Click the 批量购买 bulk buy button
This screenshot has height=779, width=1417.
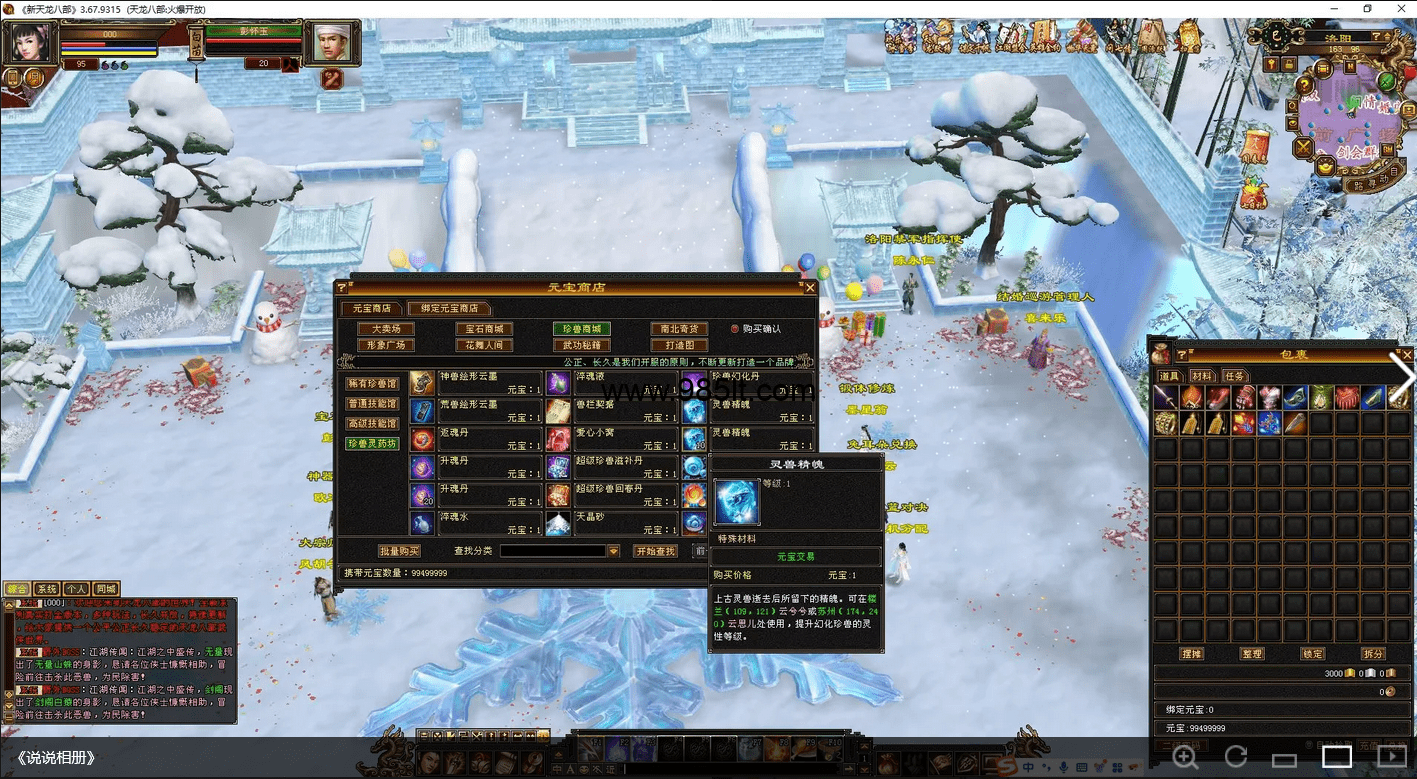[399, 551]
